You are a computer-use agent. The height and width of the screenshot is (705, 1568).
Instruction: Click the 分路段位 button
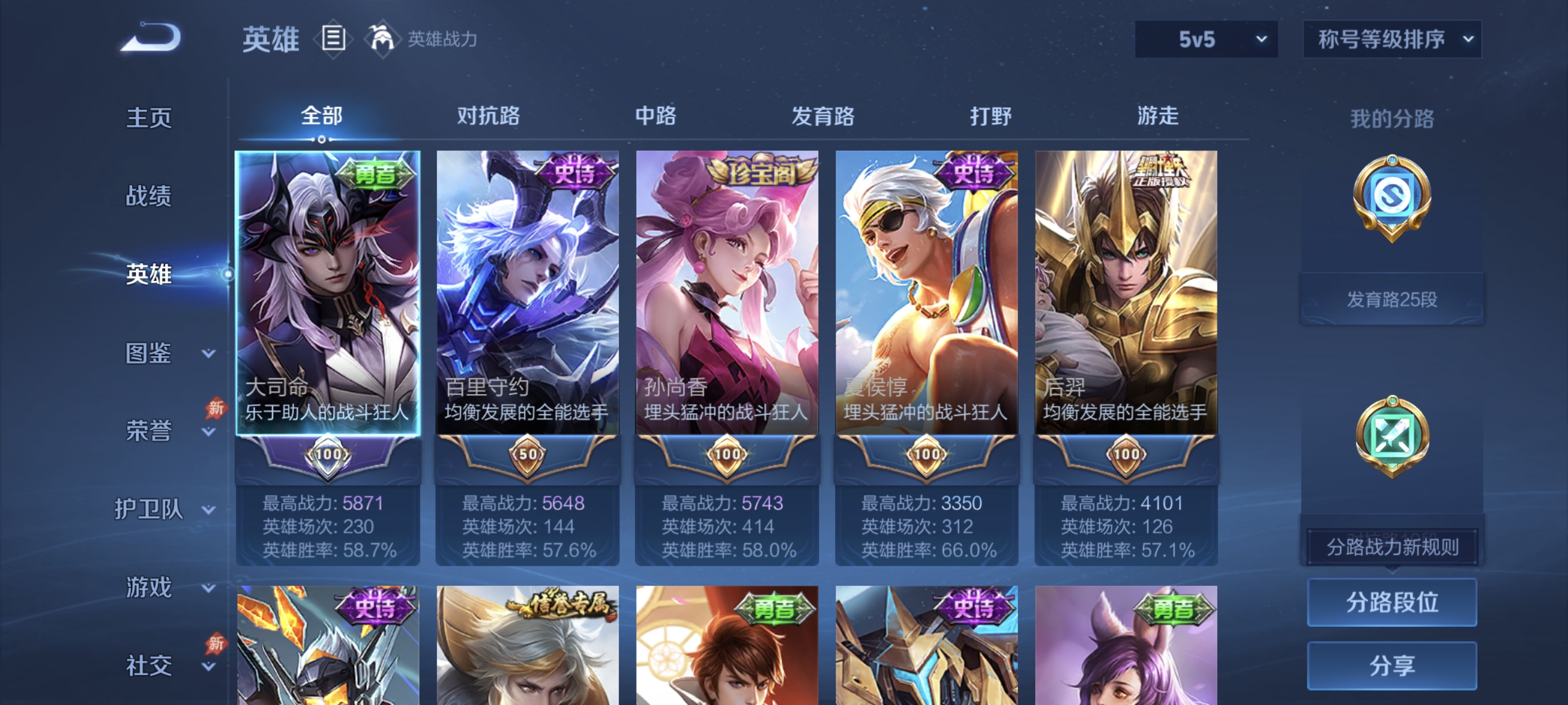1394,603
